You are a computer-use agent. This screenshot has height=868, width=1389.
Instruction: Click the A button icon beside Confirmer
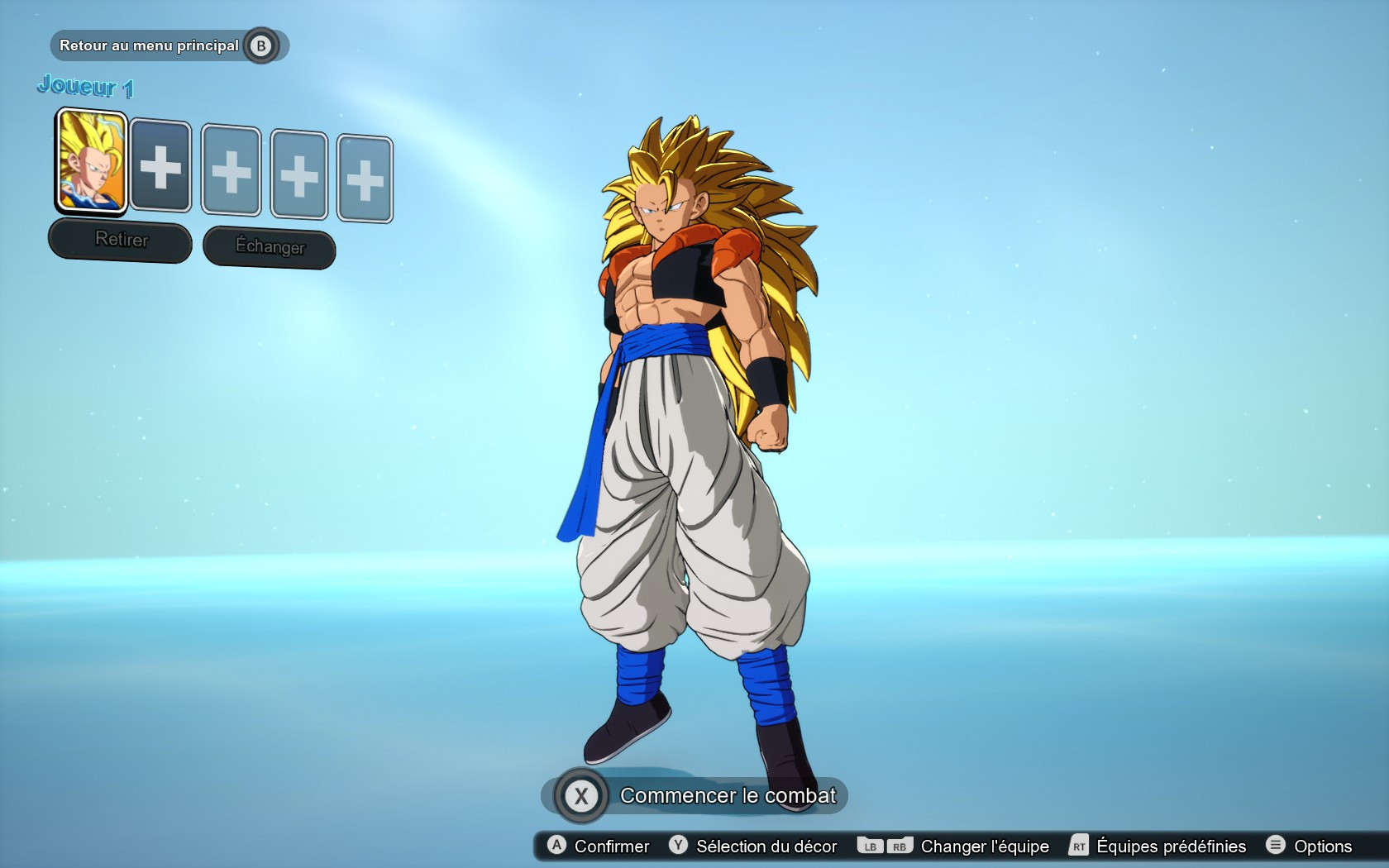(556, 847)
